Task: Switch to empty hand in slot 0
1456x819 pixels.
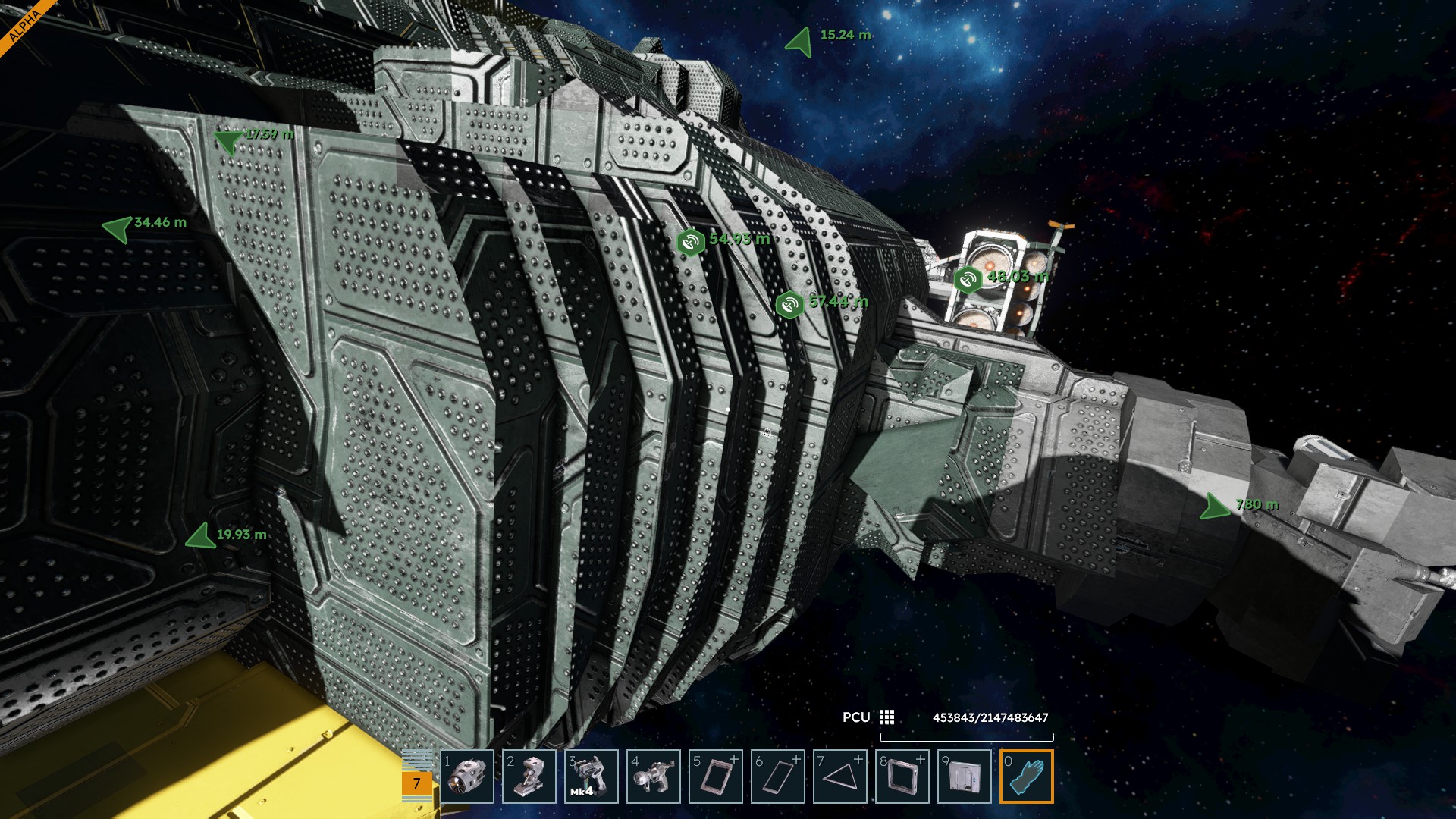Action: pos(1027,777)
